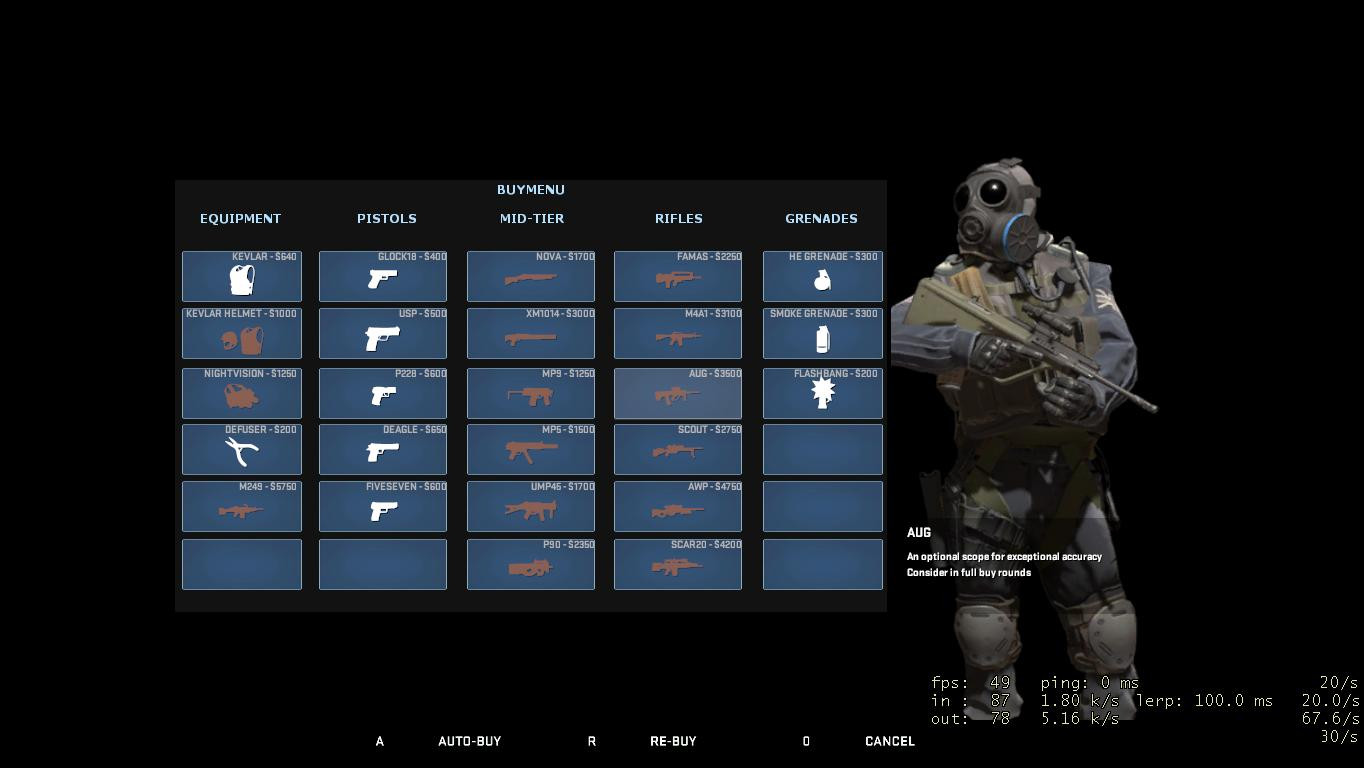This screenshot has width=1364, height=768.
Task: Buy the AWP sniper rifle
Action: point(677,507)
